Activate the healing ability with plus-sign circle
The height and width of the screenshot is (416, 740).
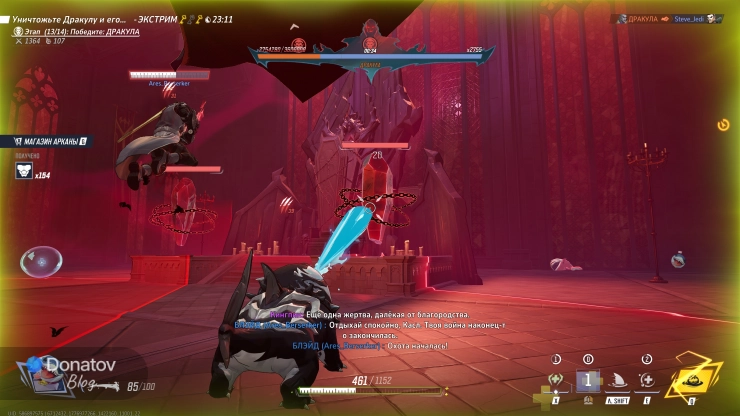tap(648, 380)
